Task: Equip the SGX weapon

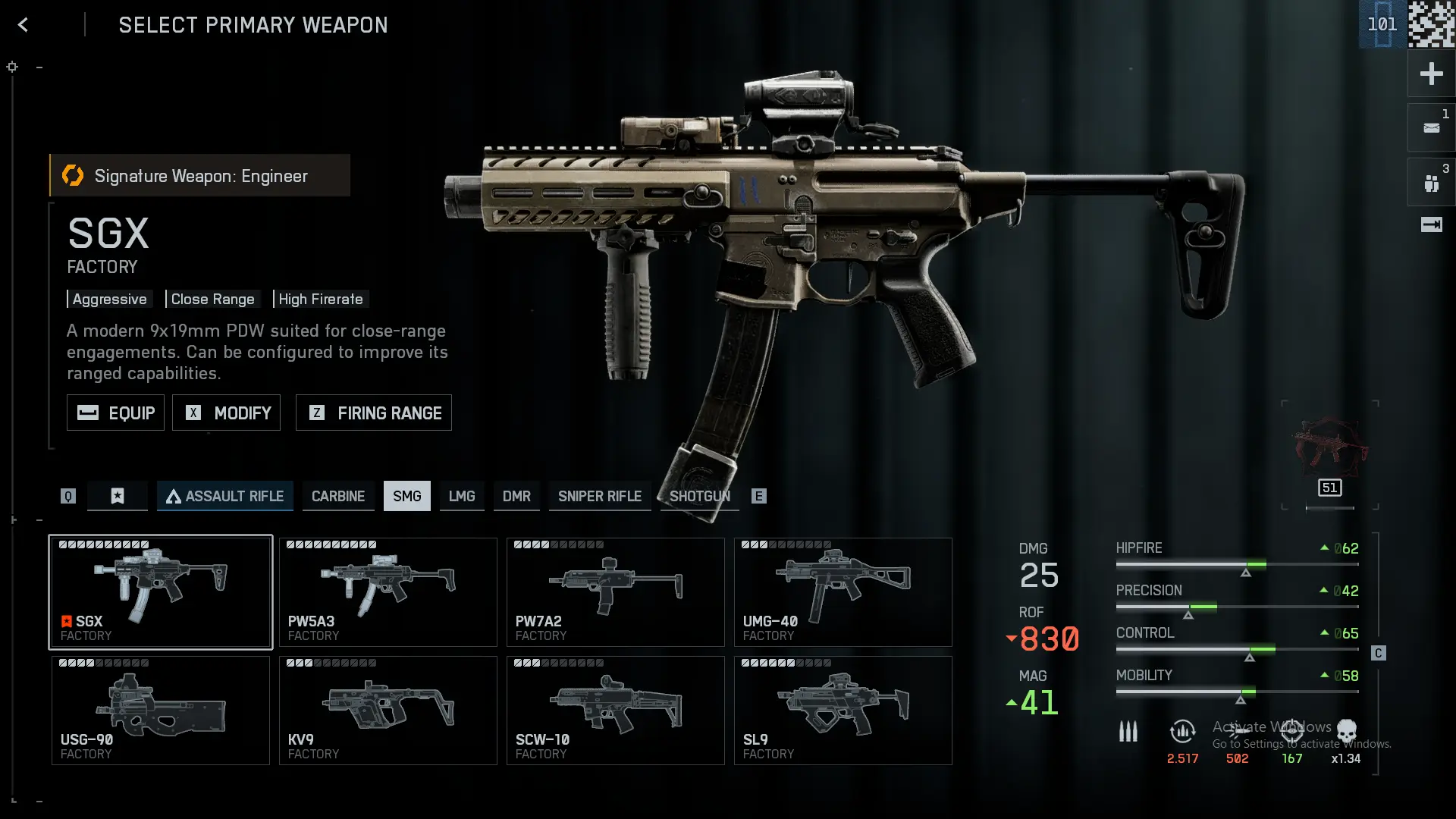Action: click(115, 413)
